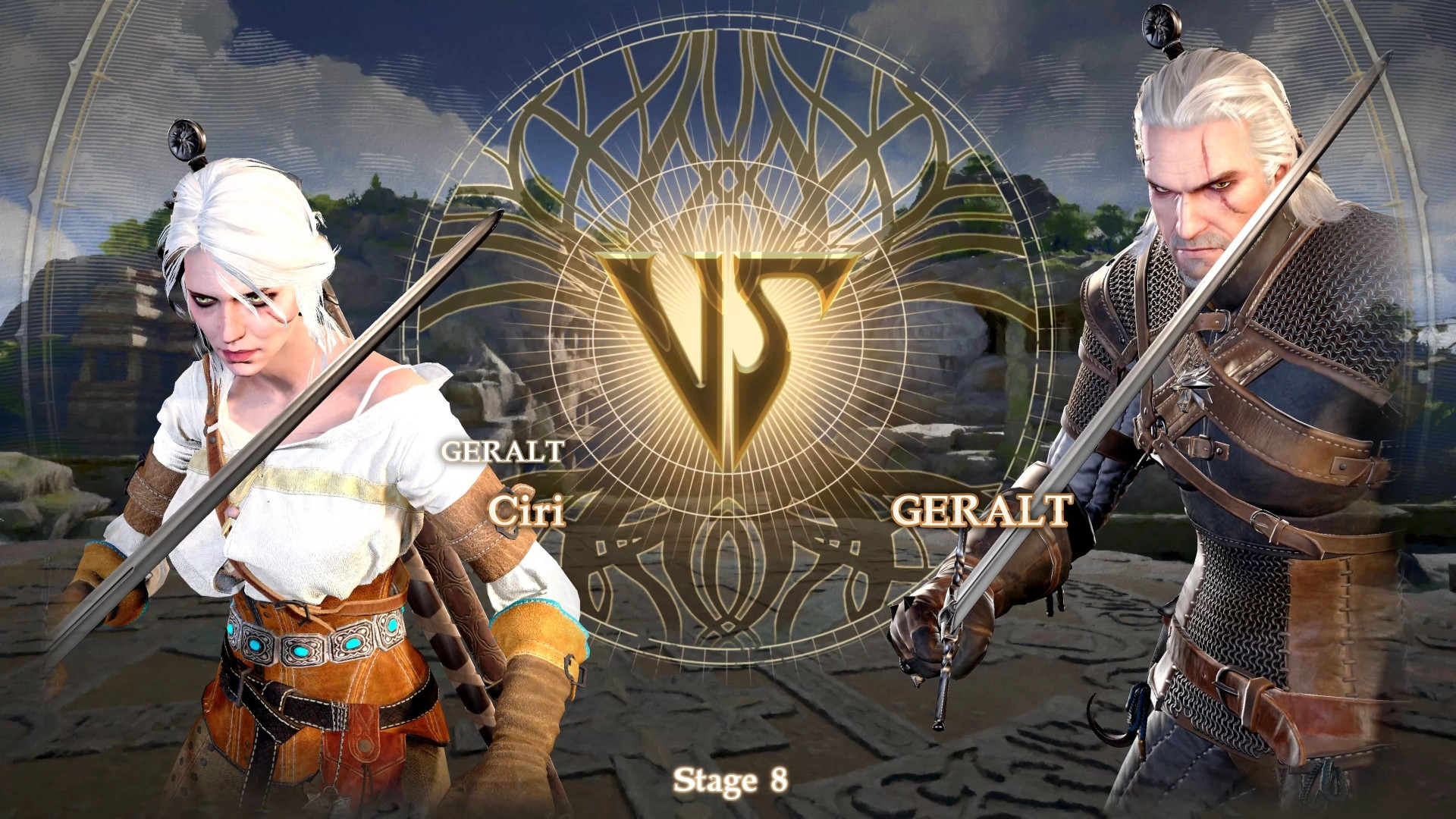The height and width of the screenshot is (819, 1456).
Task: Click the small GERALT player tag above Ciri's name
Action: 502,453
